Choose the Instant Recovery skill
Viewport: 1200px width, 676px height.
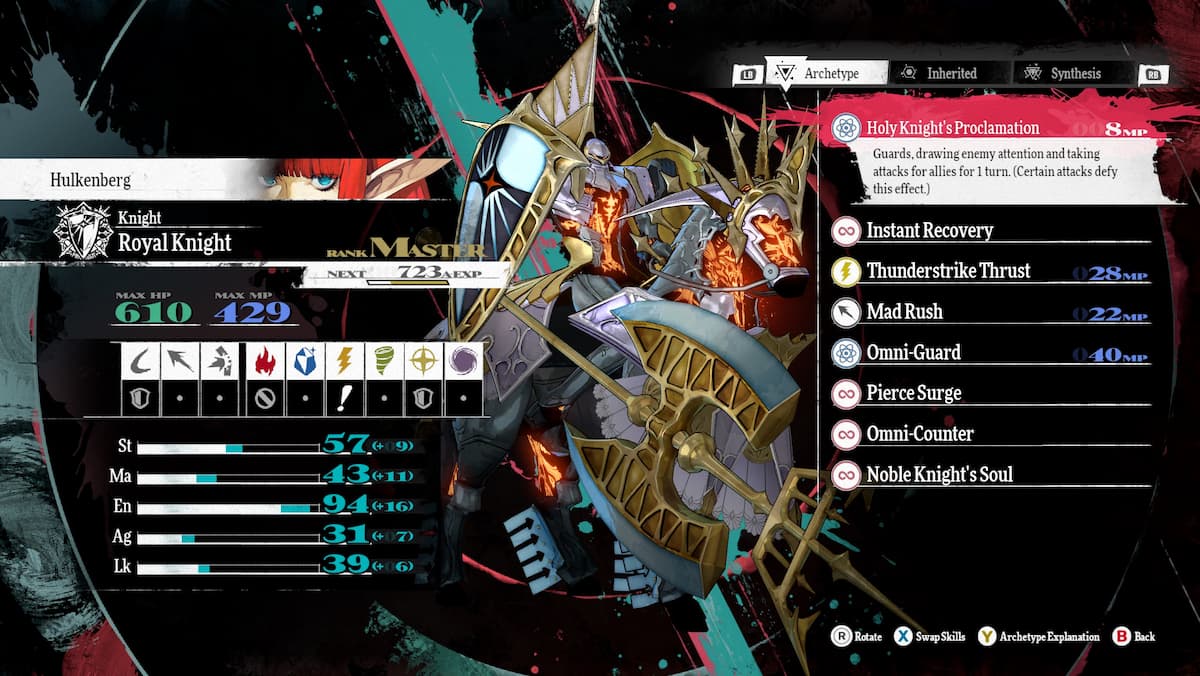pyautogui.click(x=929, y=231)
